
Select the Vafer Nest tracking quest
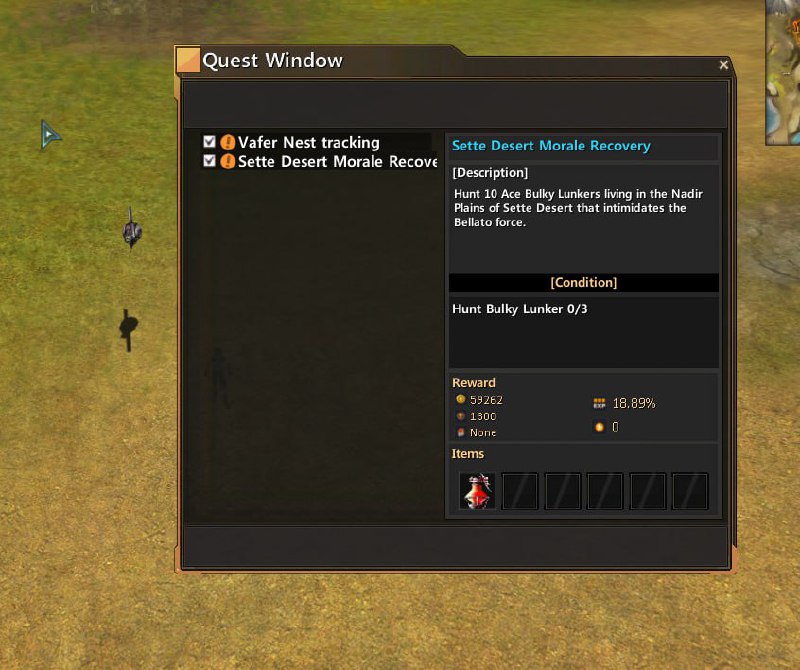[308, 143]
